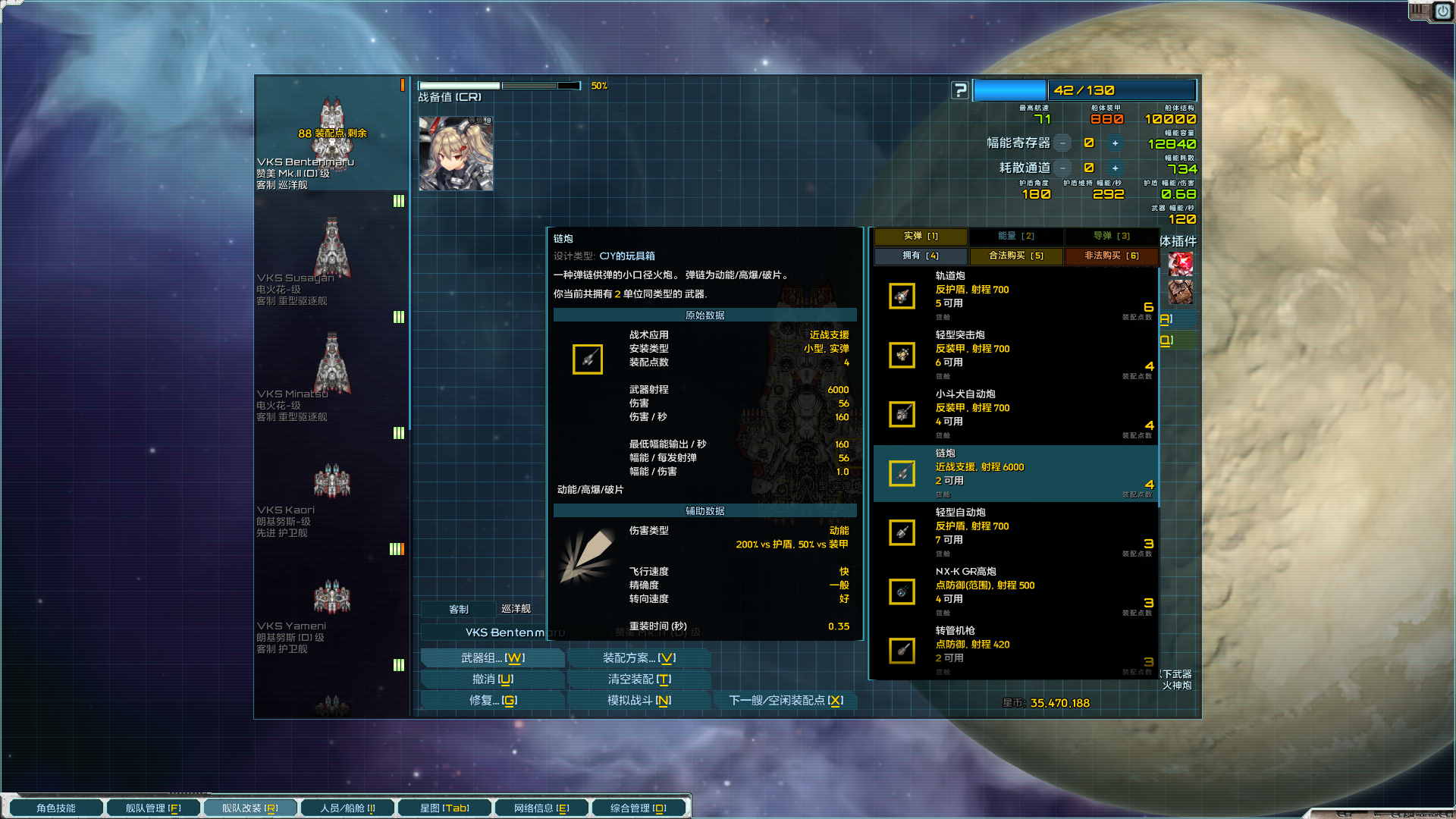Screen dimensions: 1456x819
Task: Switch to the 客制 tab
Action: pos(458,608)
